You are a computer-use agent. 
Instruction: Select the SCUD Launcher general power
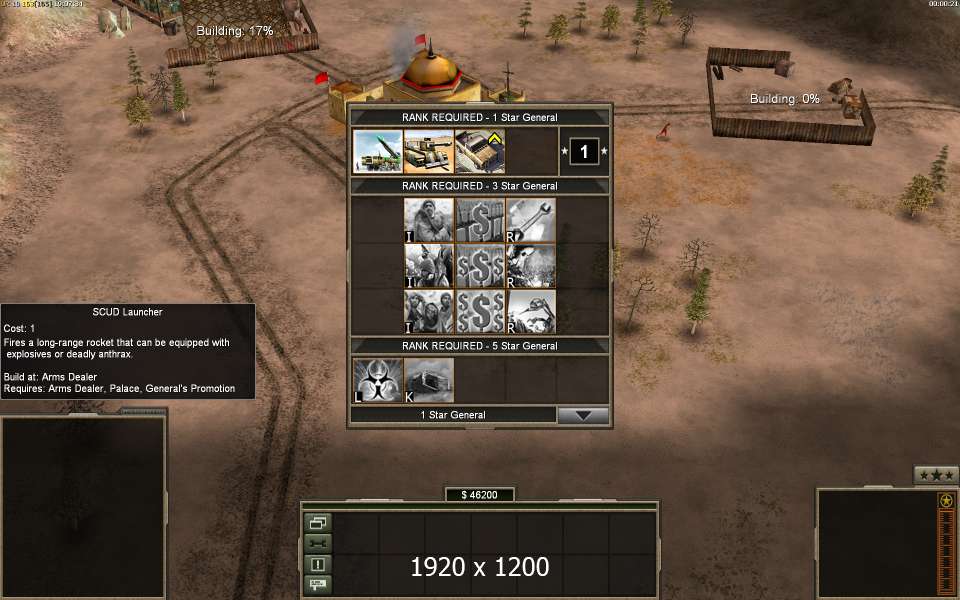click(x=378, y=152)
